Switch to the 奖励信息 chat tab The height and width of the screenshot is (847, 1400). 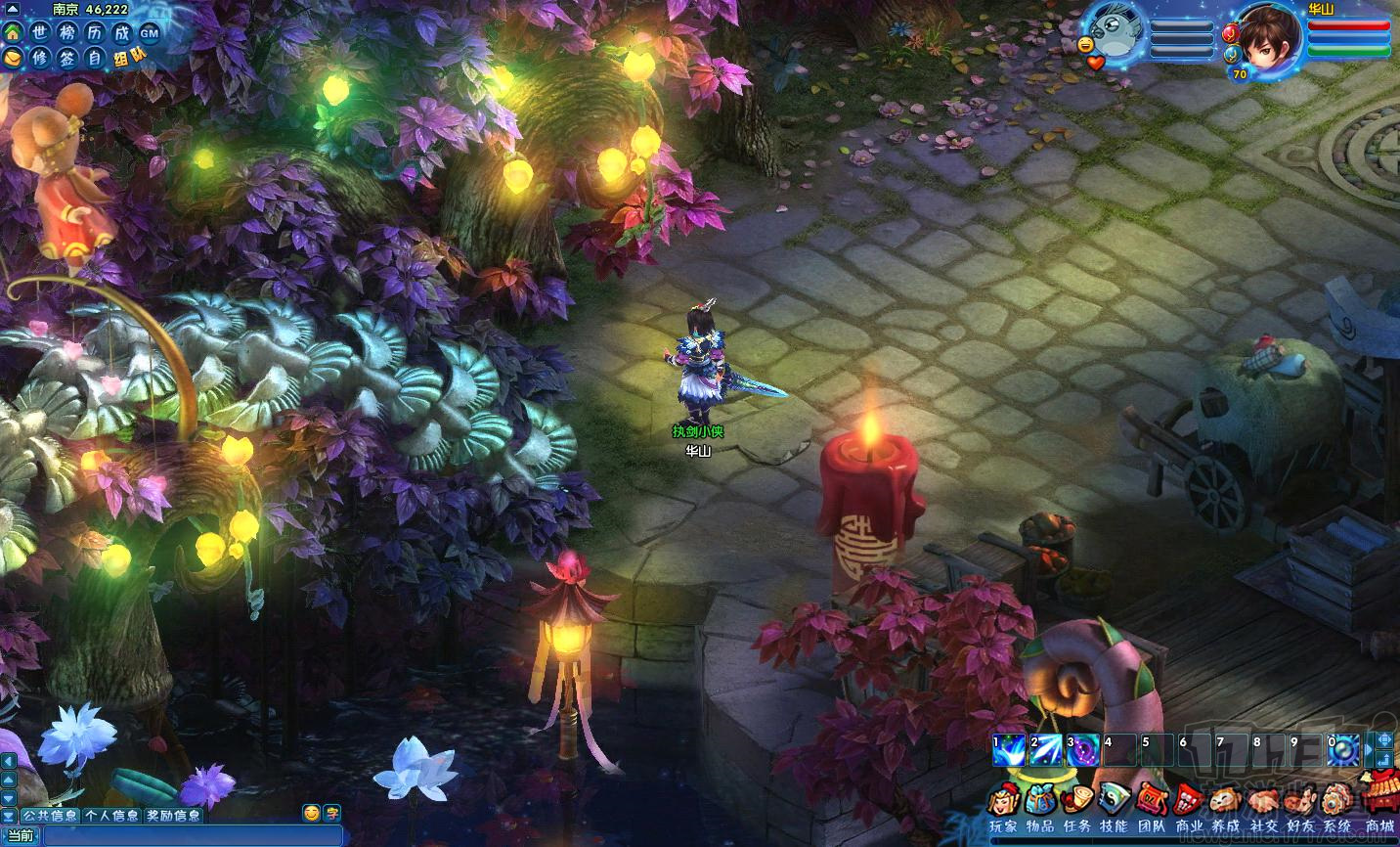click(173, 815)
